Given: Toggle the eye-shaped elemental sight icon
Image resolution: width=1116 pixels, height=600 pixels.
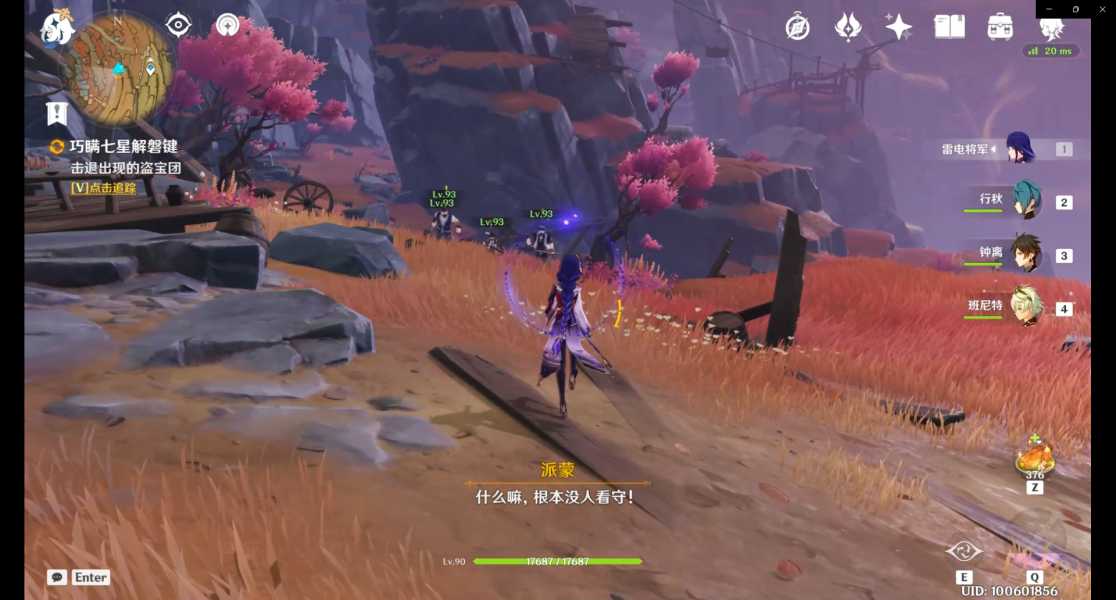Looking at the screenshot, I should coord(179,25).
